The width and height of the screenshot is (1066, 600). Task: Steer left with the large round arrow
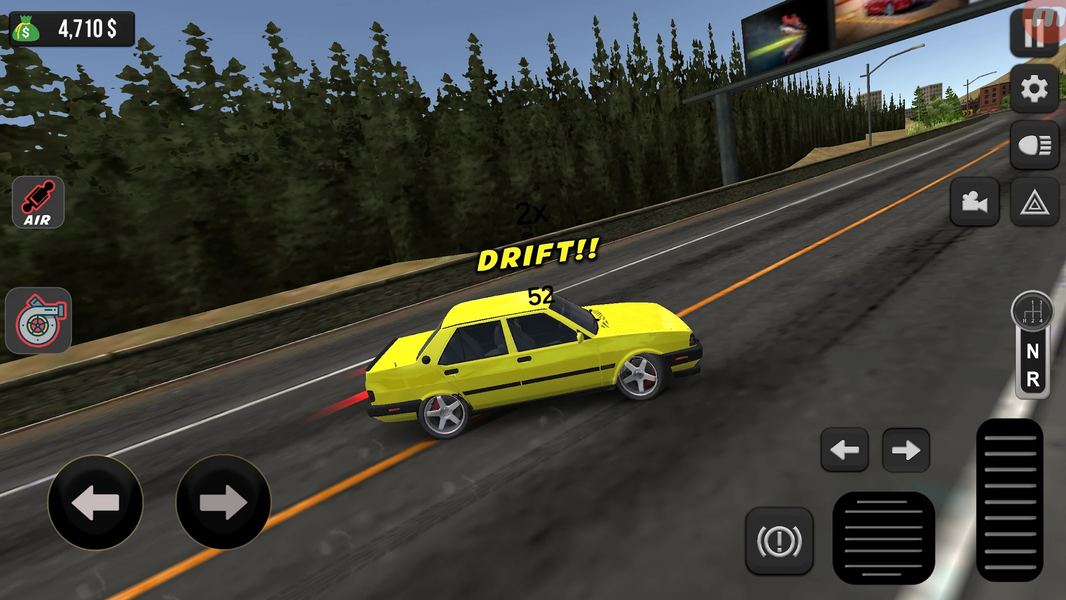(x=96, y=502)
